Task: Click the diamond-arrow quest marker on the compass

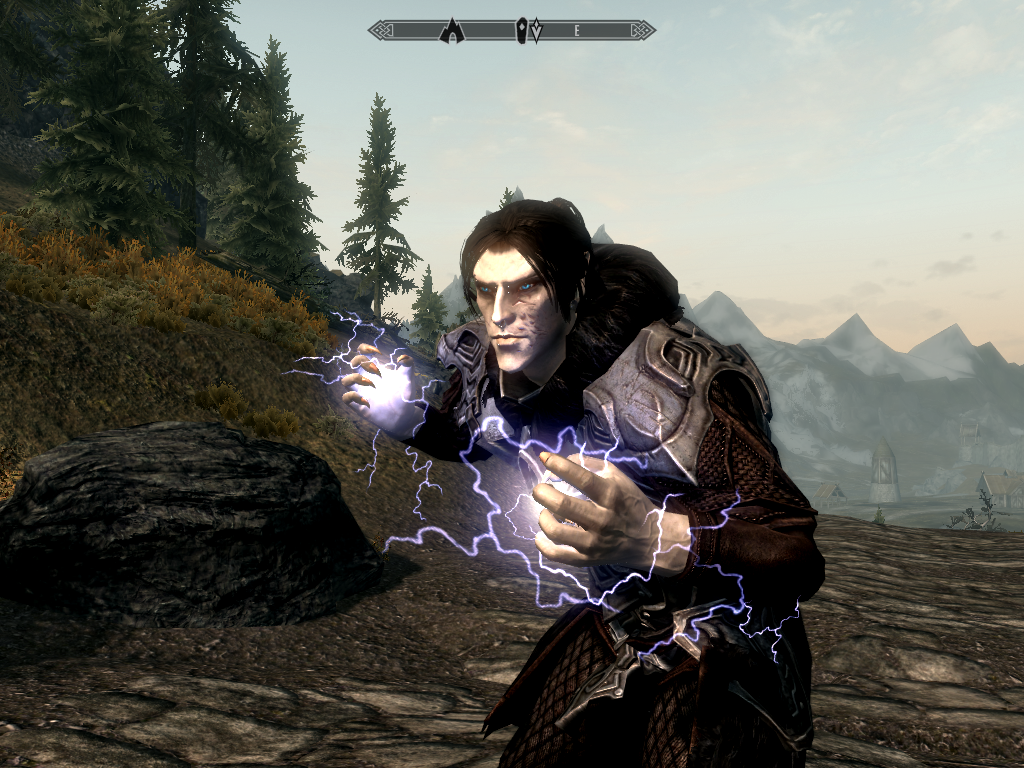Action: pos(537,31)
